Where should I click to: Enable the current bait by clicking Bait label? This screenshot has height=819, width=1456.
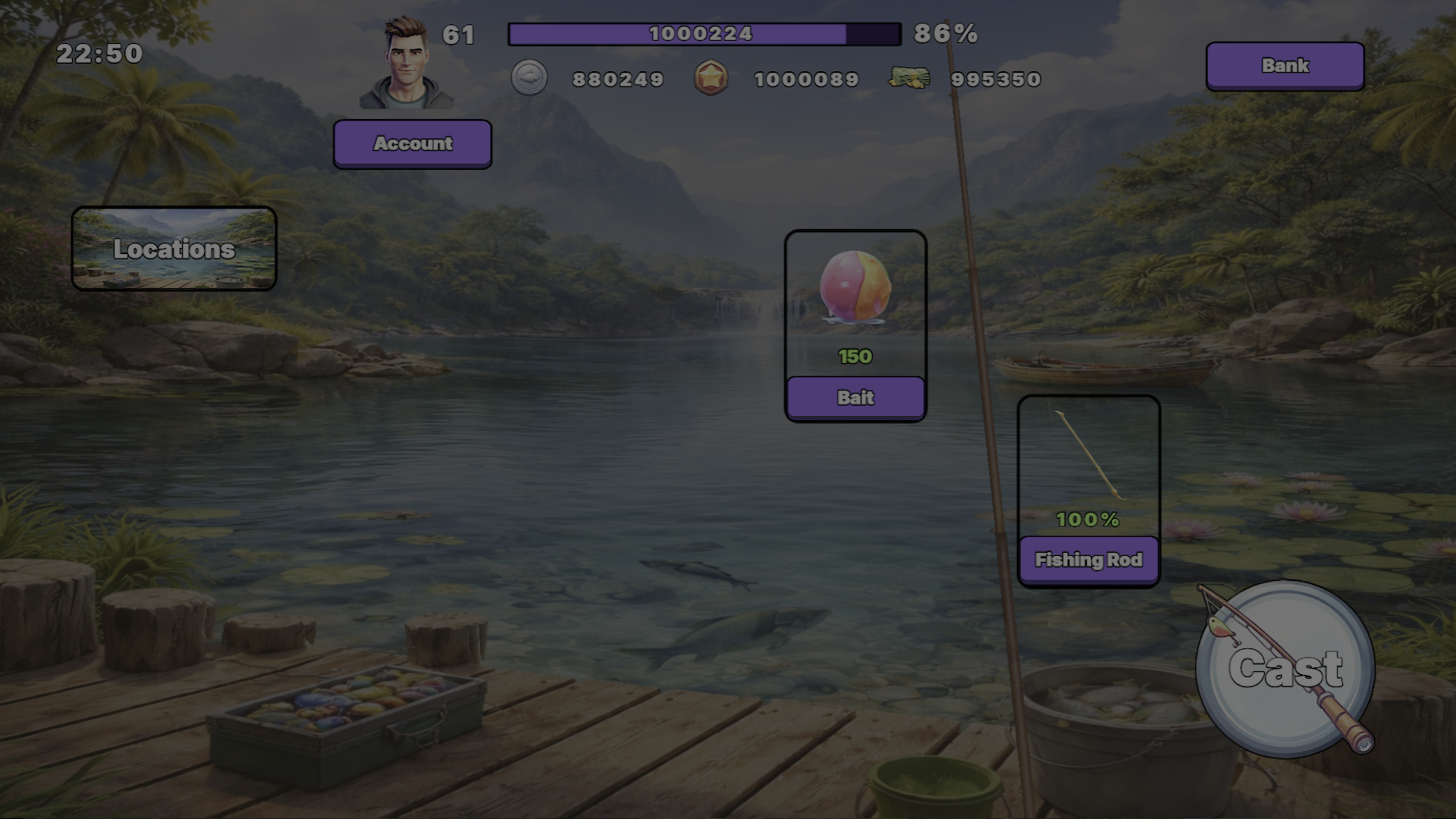point(855,397)
